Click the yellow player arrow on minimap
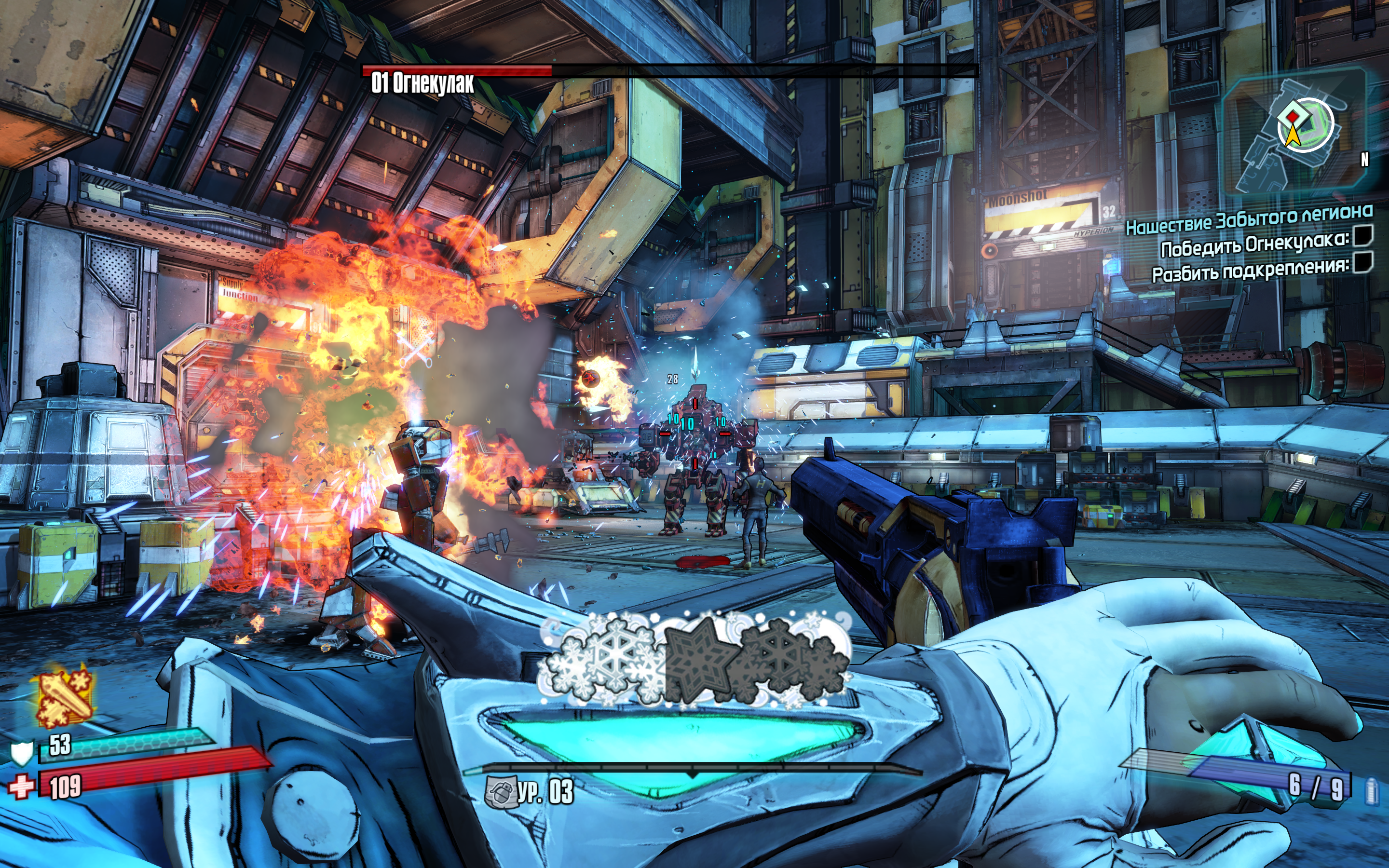1389x868 pixels. [x=1292, y=136]
